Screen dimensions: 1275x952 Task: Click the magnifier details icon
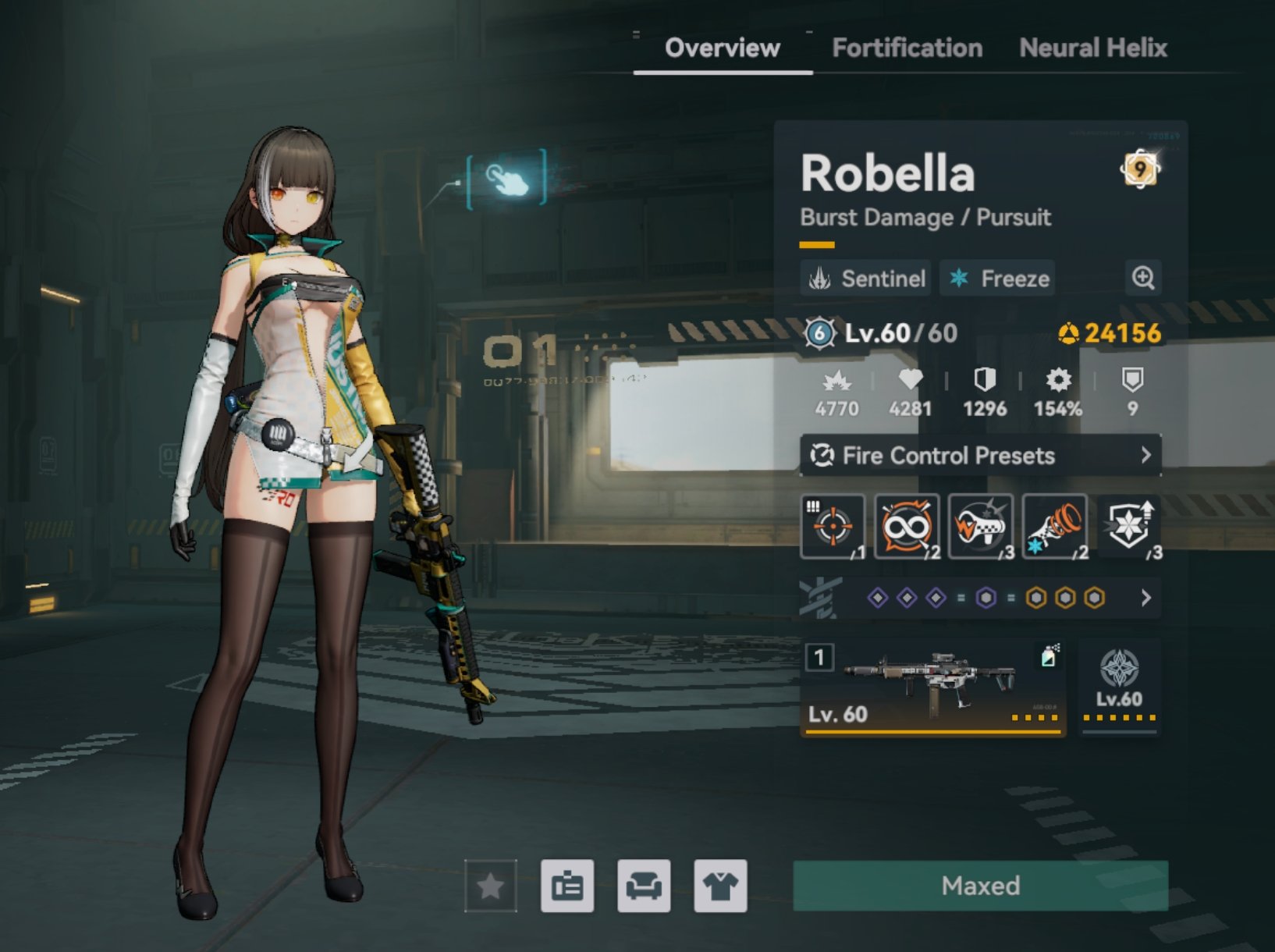point(1143,278)
